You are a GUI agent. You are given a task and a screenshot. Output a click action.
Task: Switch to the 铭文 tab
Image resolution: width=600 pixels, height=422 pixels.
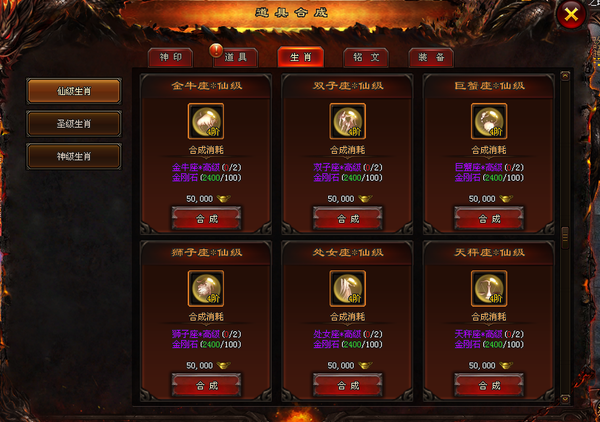click(x=366, y=57)
